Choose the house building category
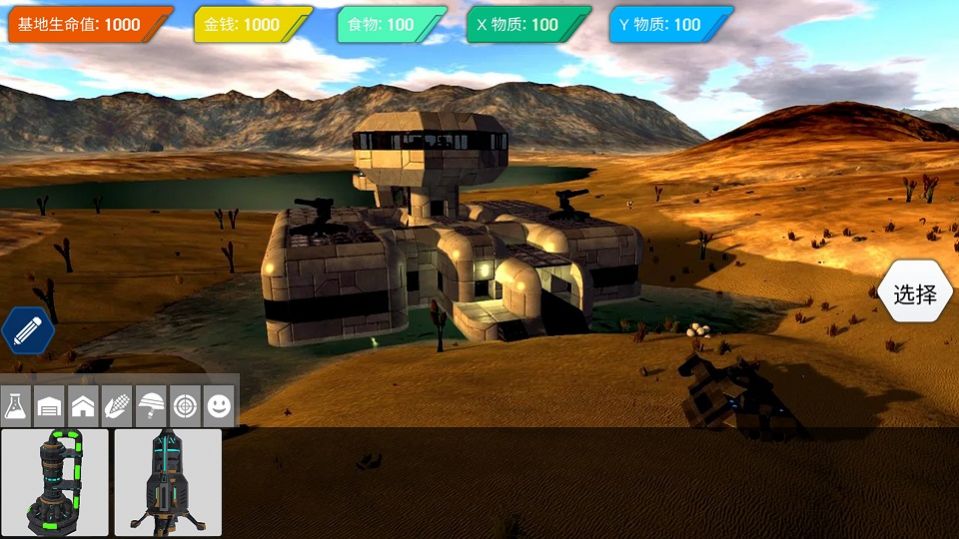The image size is (959, 539). (84, 406)
